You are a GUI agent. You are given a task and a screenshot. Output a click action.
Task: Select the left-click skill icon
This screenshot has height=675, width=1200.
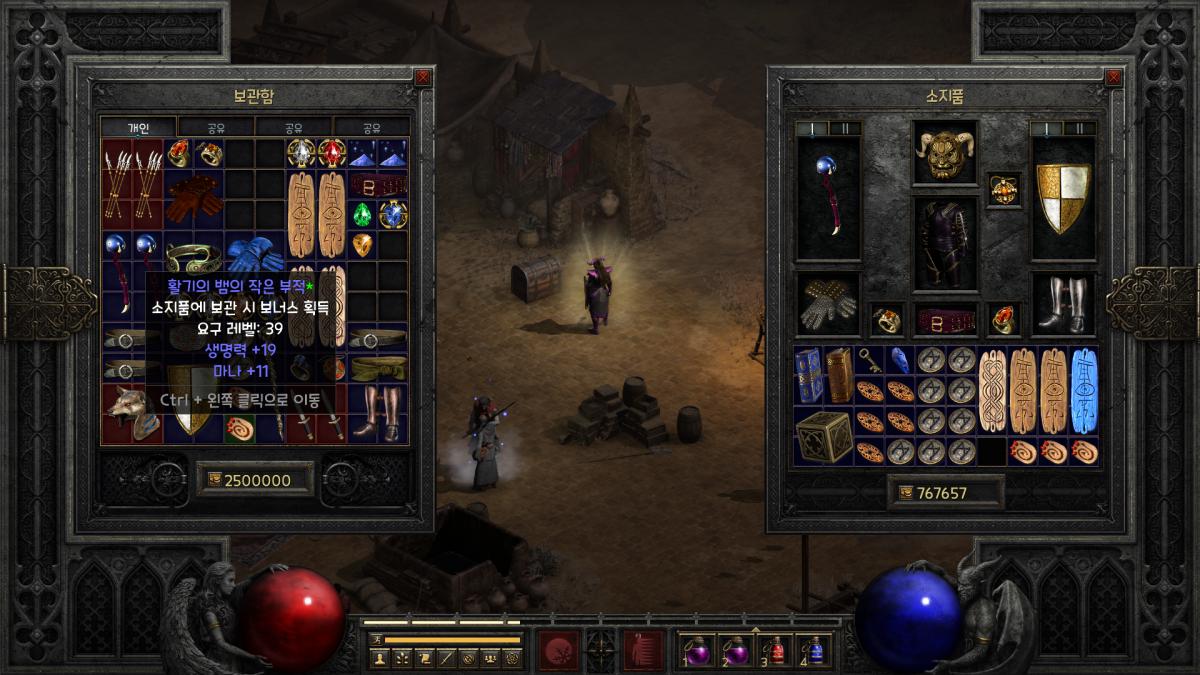point(557,650)
